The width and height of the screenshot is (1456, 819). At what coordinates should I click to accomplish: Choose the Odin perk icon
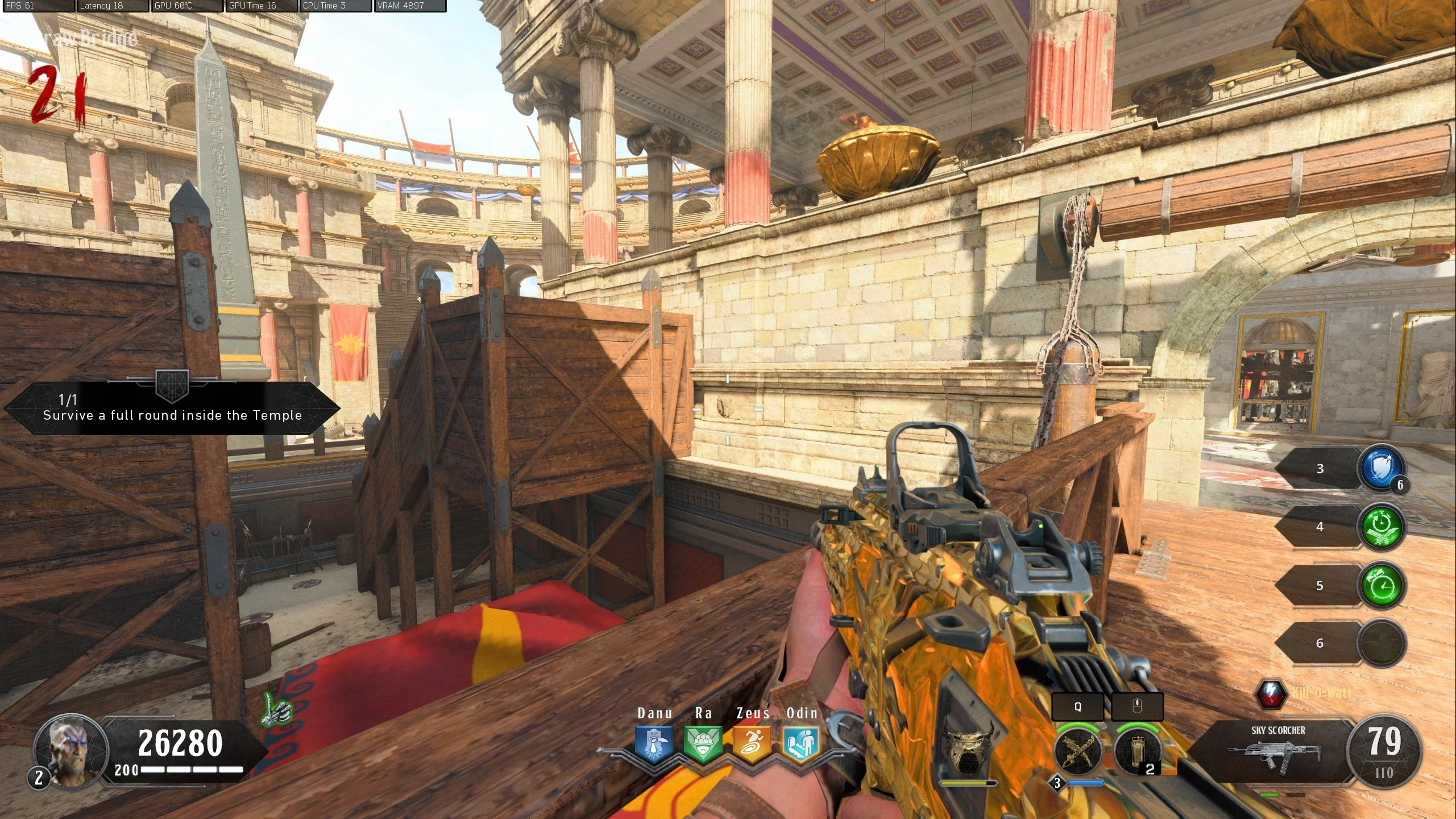click(x=801, y=743)
